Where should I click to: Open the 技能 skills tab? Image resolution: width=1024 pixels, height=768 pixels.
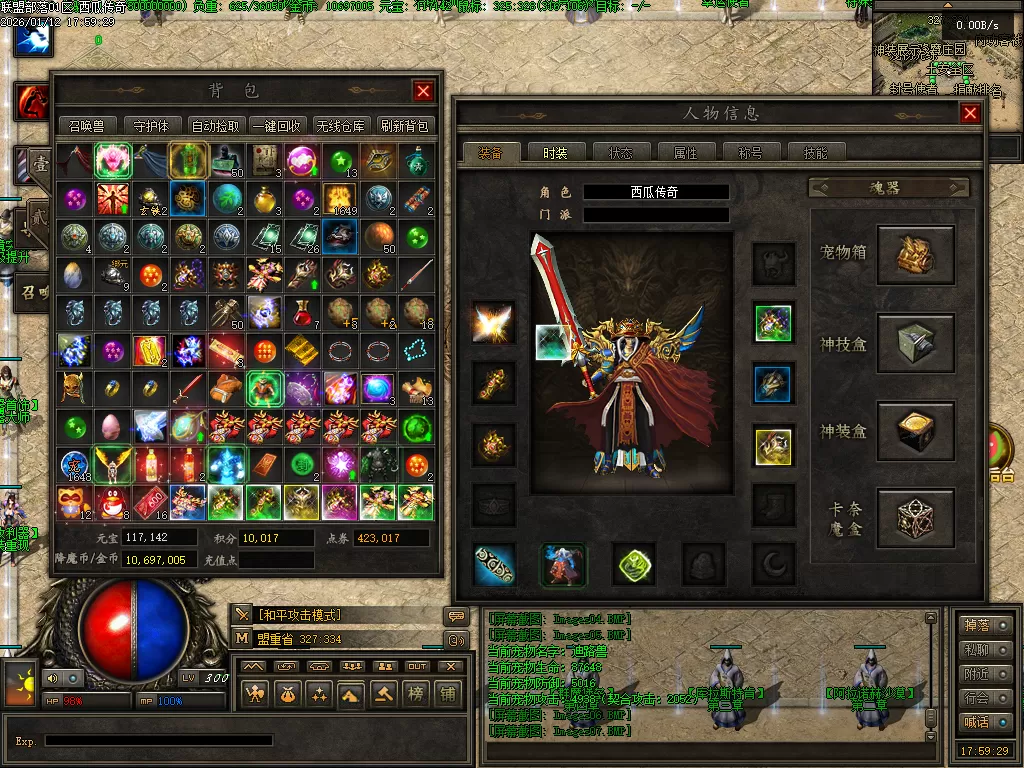(815, 153)
